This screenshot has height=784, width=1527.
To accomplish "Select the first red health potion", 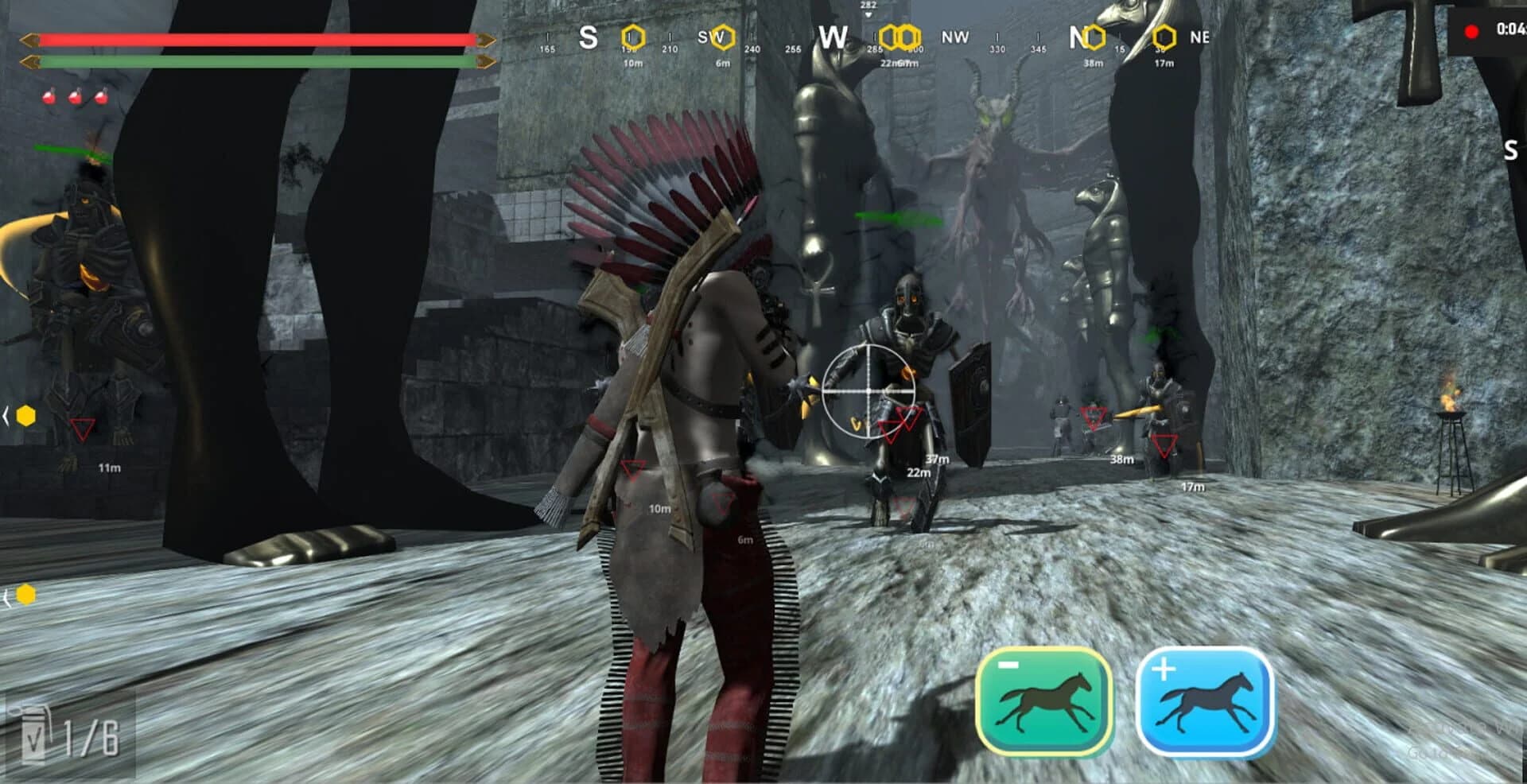I will (48, 97).
